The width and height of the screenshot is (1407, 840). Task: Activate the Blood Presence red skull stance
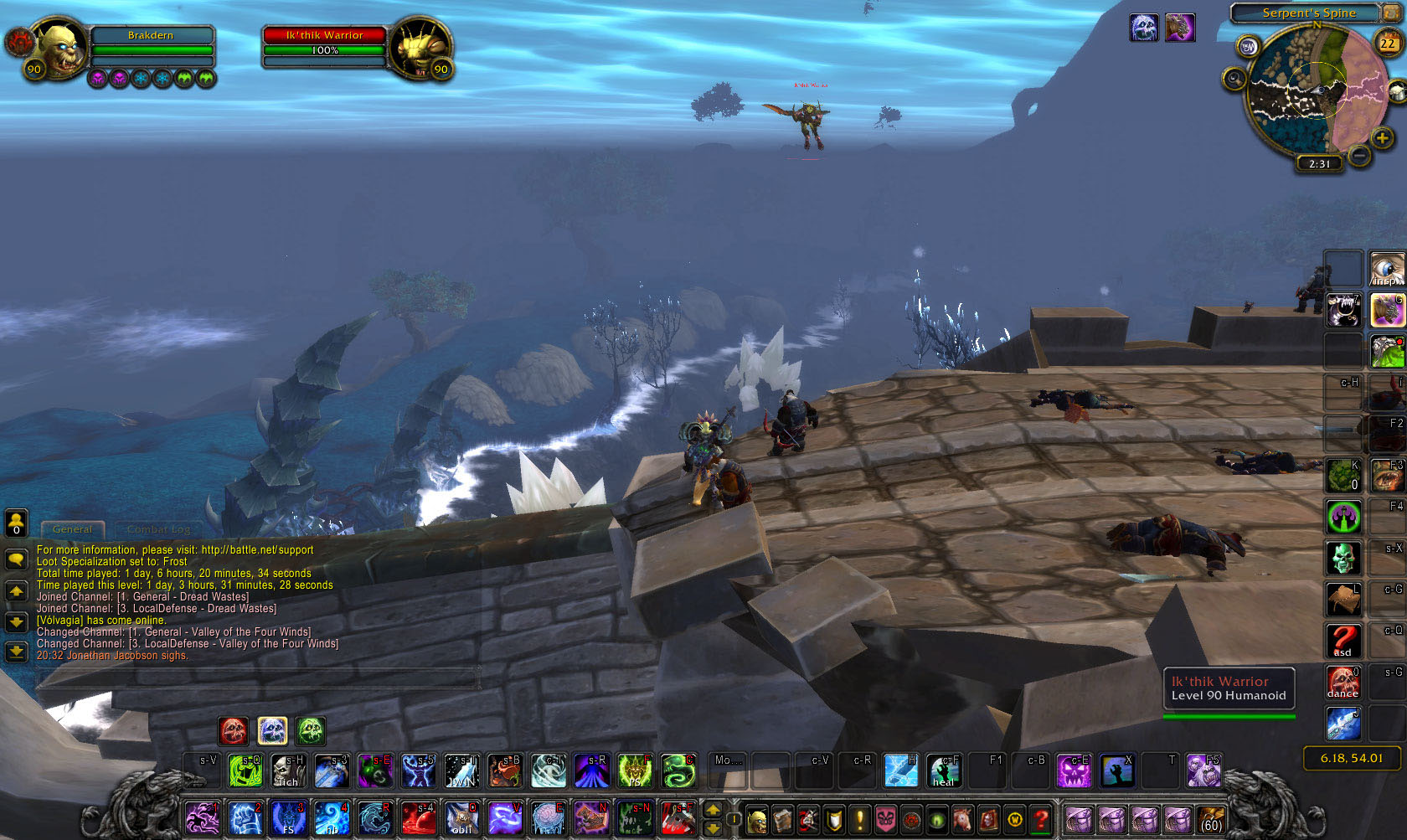click(x=234, y=731)
